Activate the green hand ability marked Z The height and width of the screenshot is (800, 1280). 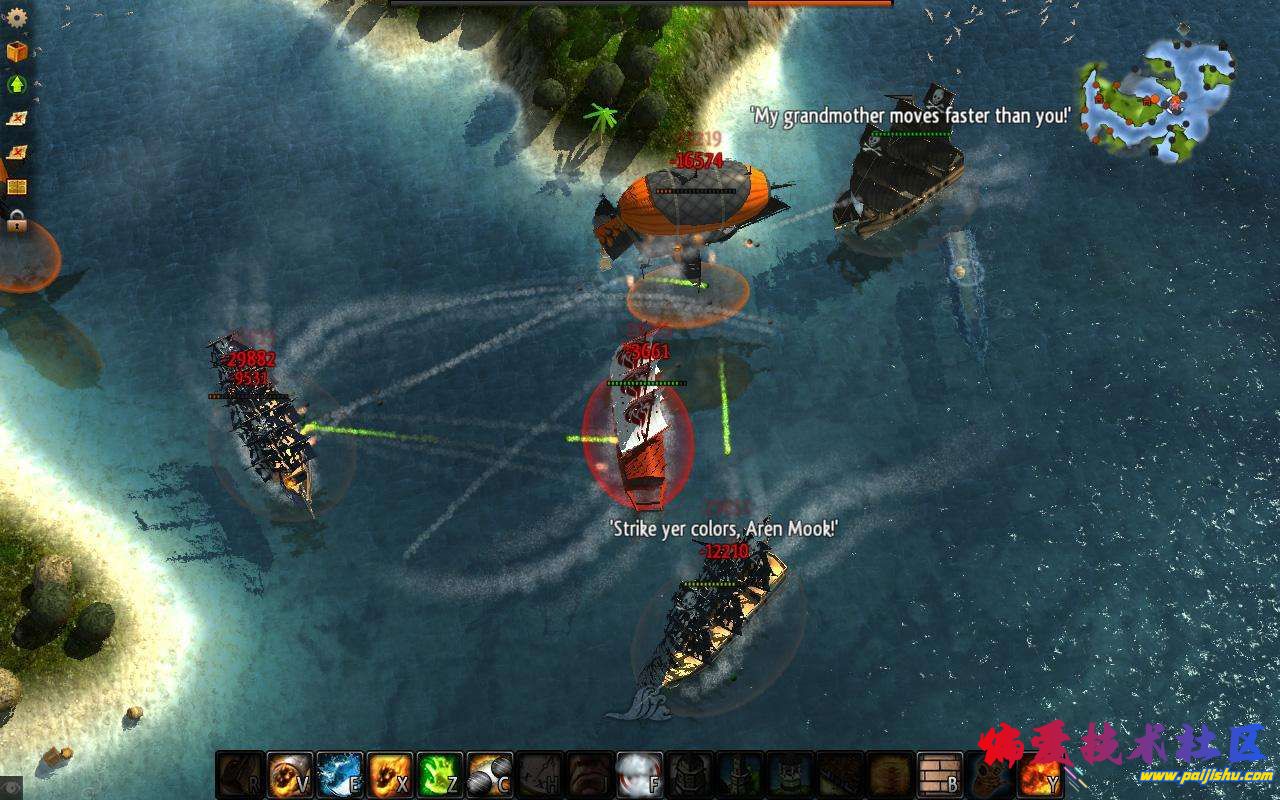(x=439, y=775)
